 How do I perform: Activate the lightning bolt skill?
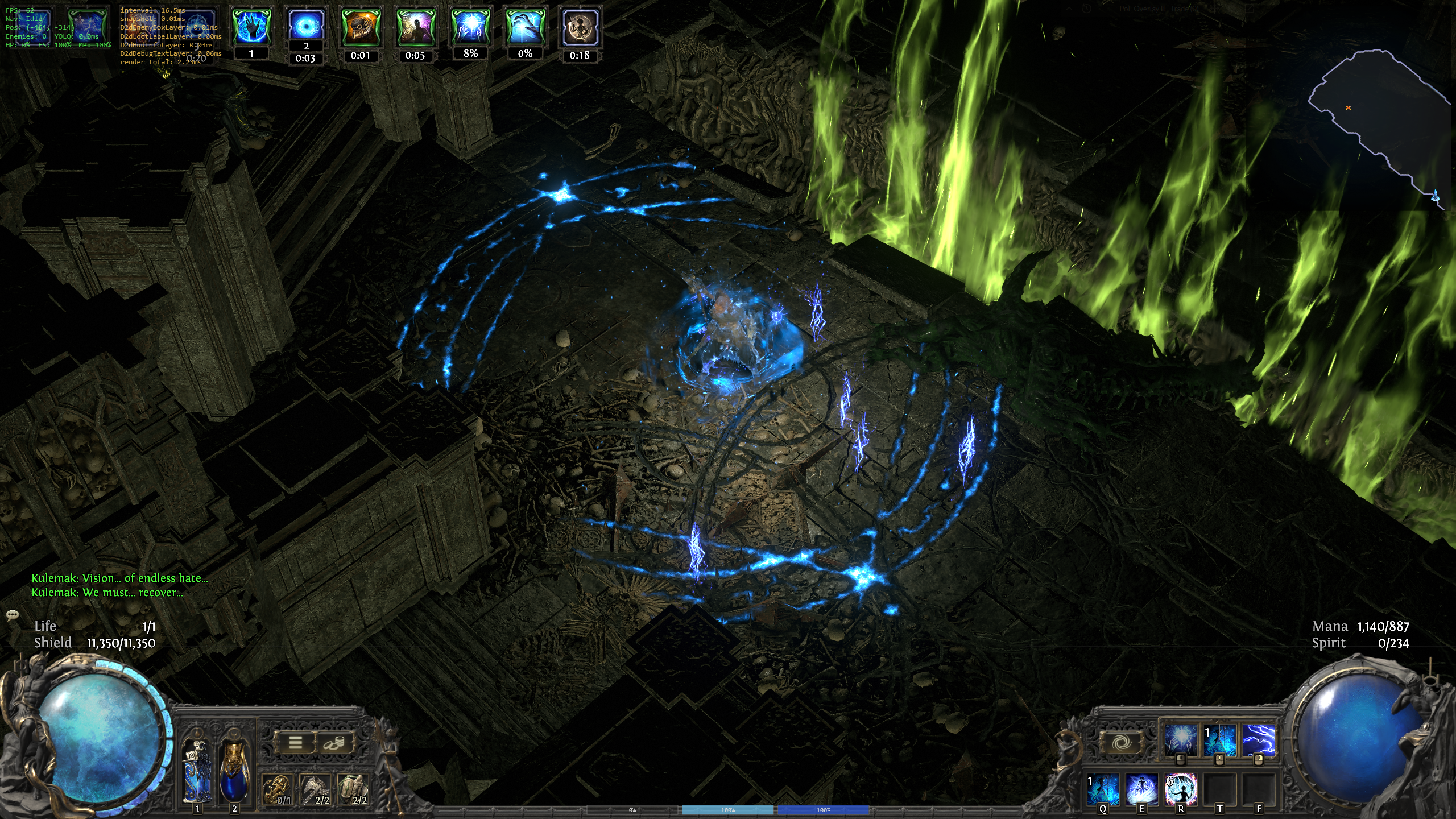tap(1258, 739)
